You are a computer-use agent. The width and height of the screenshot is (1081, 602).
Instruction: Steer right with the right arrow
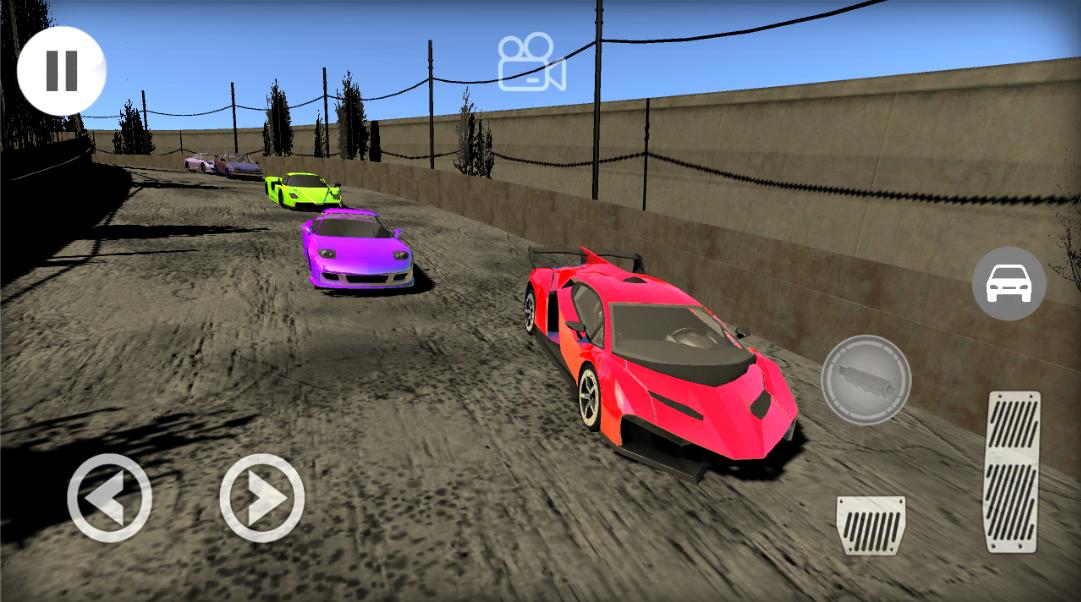[262, 497]
